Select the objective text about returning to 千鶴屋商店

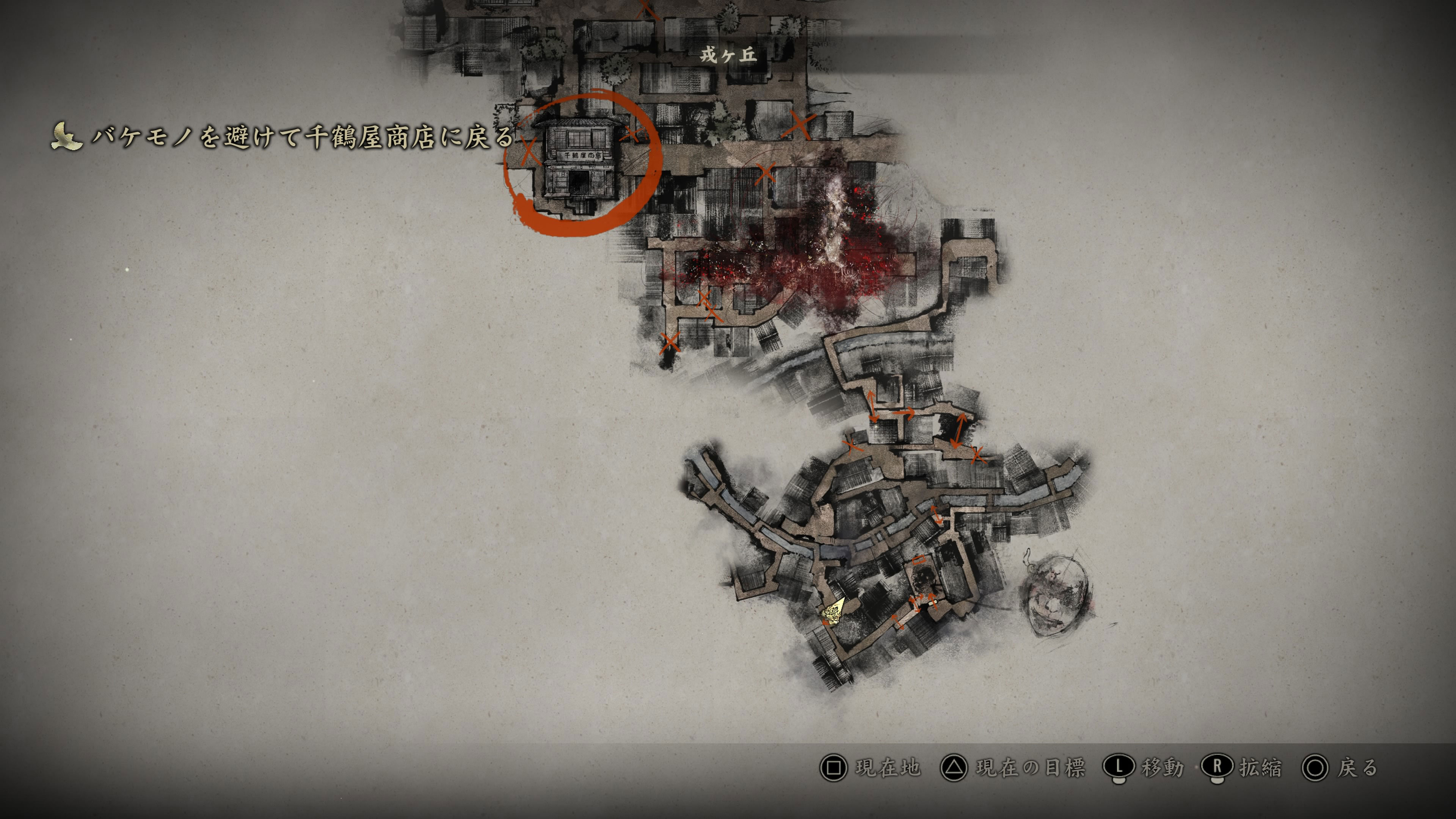pos(303,137)
